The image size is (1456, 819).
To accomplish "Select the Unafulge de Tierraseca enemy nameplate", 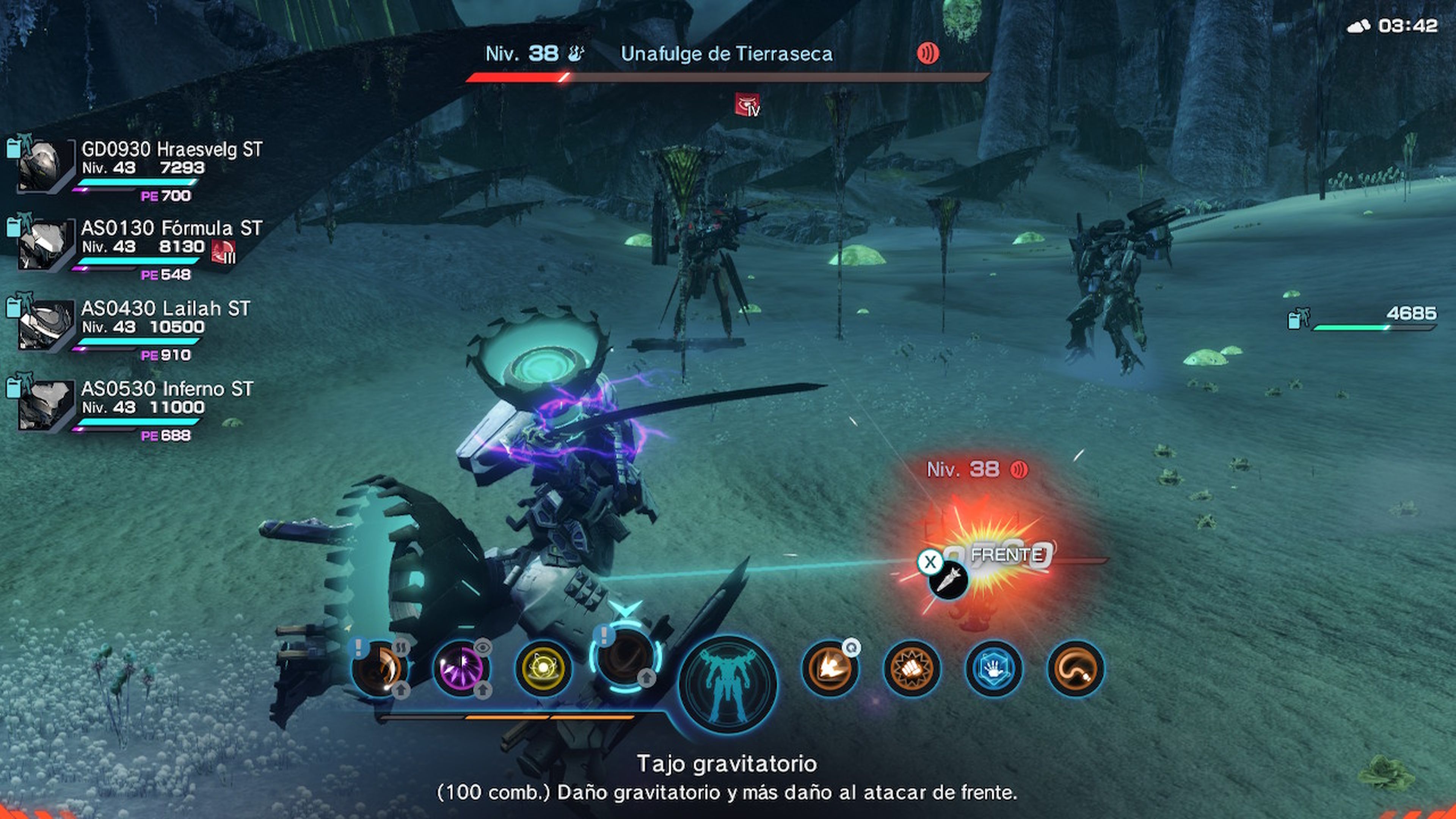I will click(726, 54).
